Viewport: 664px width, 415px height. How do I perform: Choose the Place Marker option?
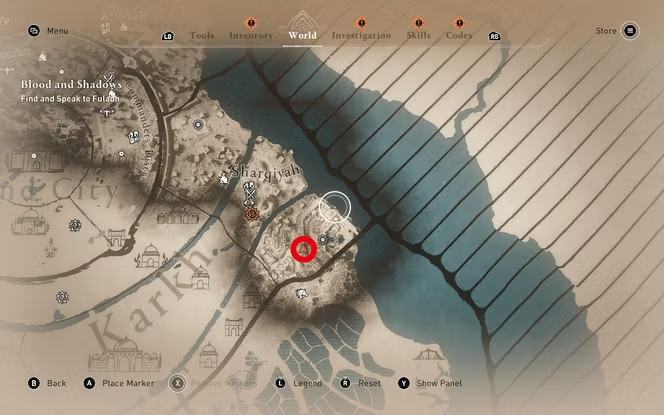pos(118,383)
